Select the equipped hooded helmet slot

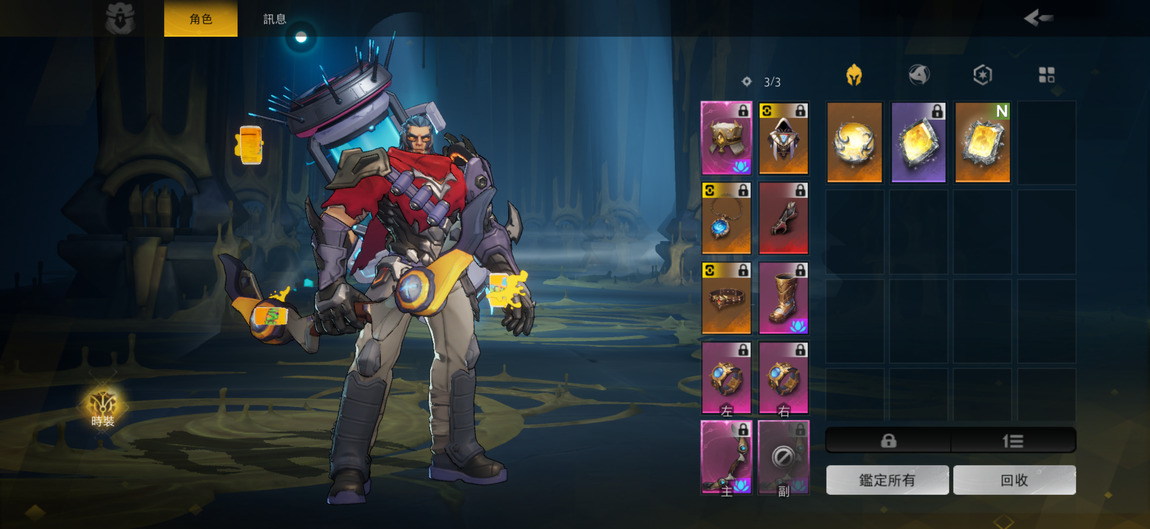[x=783, y=138]
